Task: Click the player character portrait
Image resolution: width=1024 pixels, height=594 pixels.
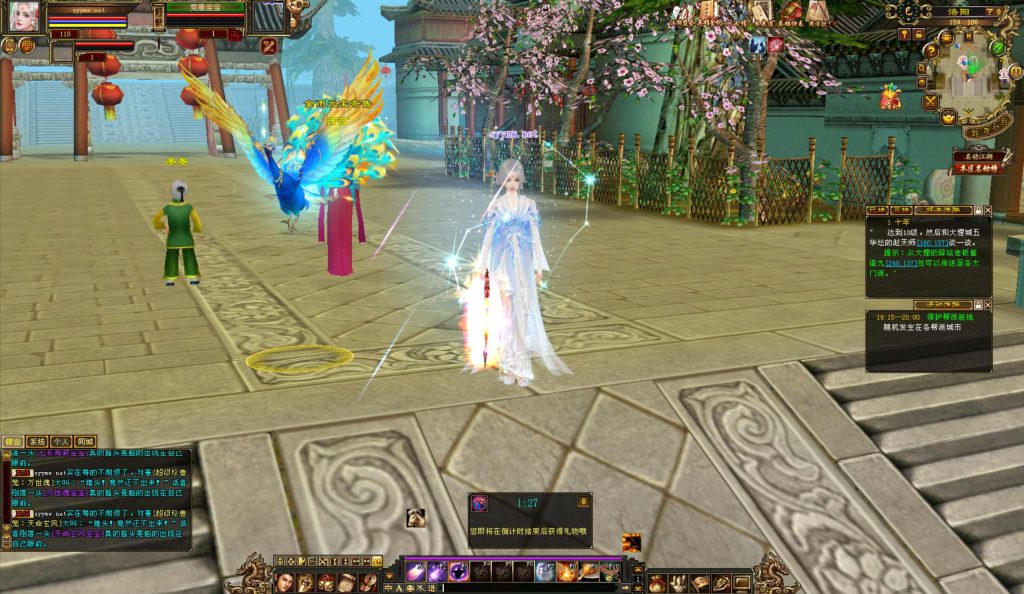Action: [x=23, y=16]
